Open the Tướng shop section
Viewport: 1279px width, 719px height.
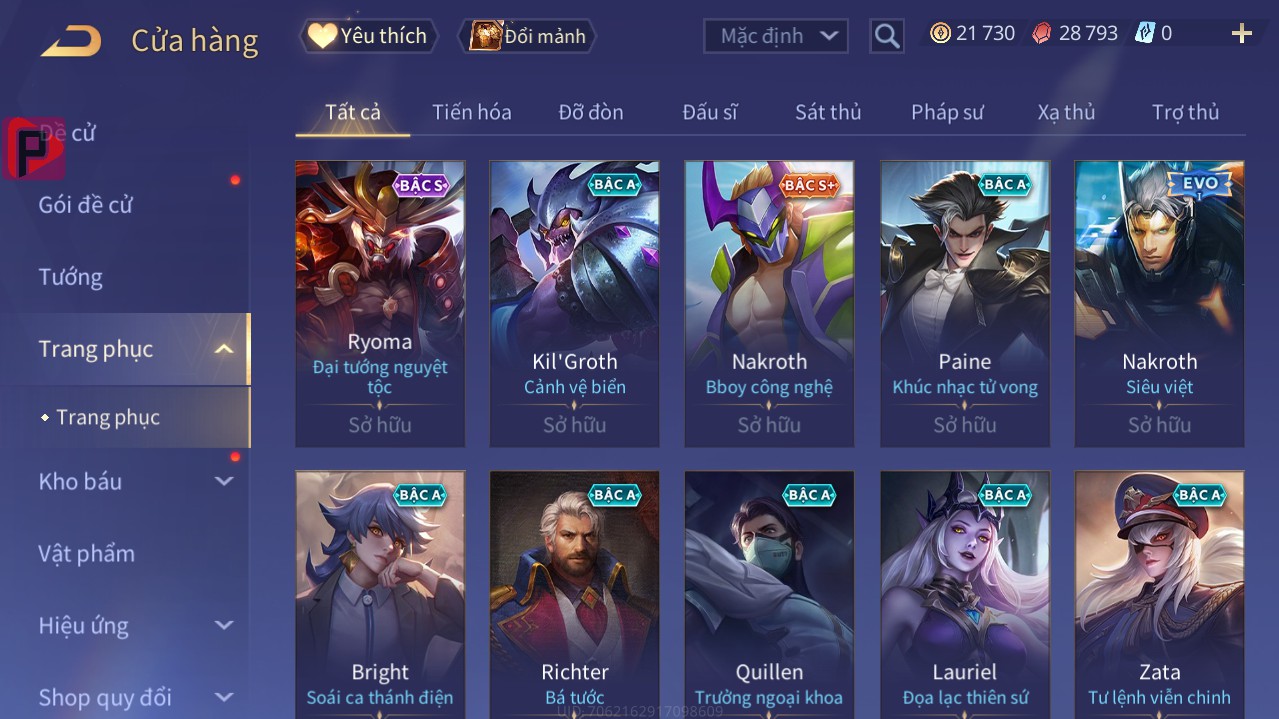tap(70, 277)
